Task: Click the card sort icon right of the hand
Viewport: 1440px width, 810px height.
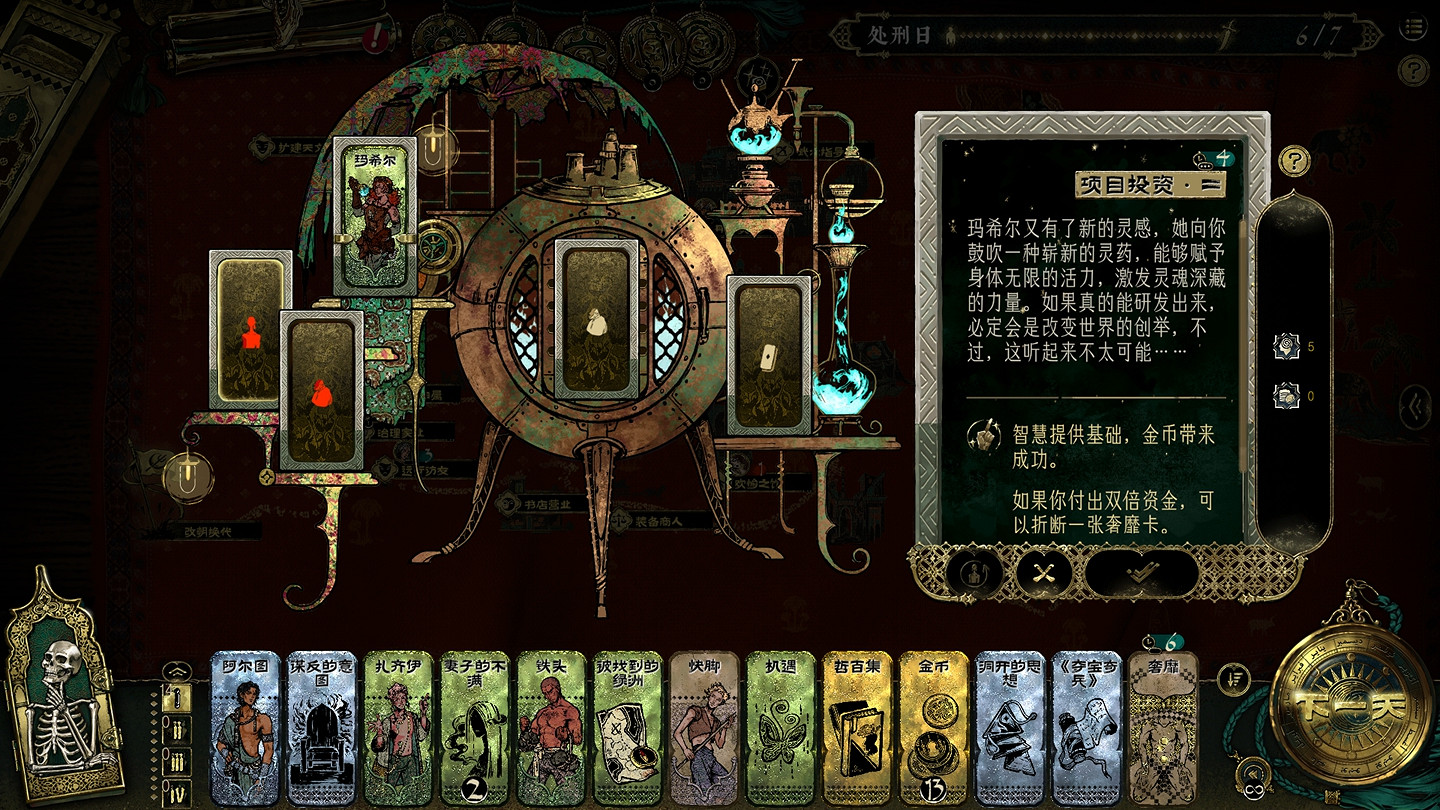Action: pyautogui.click(x=1232, y=678)
